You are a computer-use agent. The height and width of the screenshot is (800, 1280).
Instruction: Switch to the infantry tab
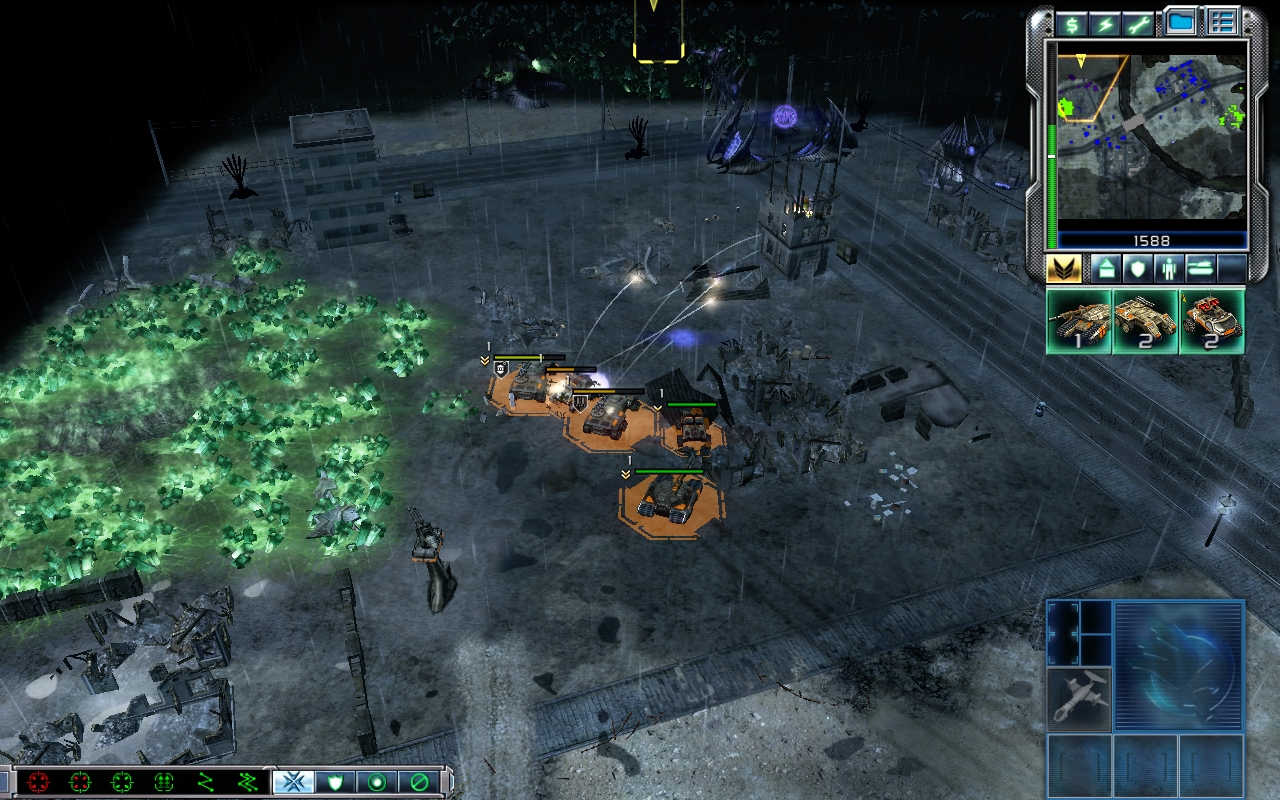tap(1169, 269)
